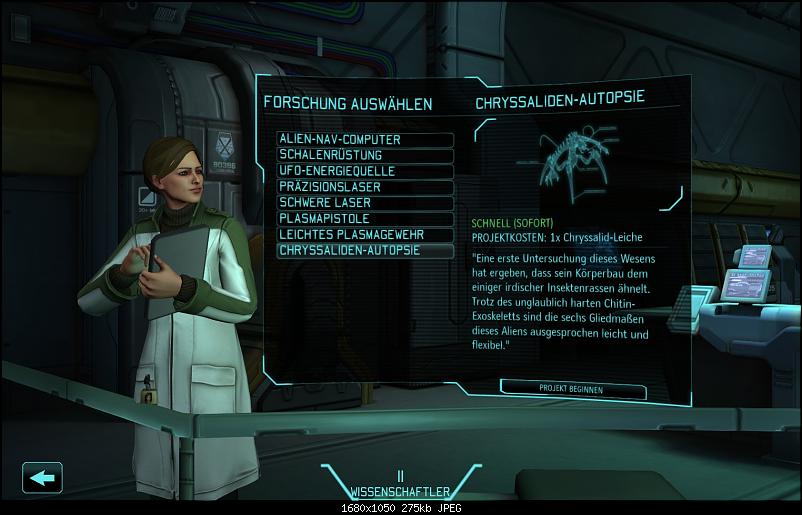Choose Schalenrüstung research project
Viewport: 802px width, 515px height.
[365, 156]
